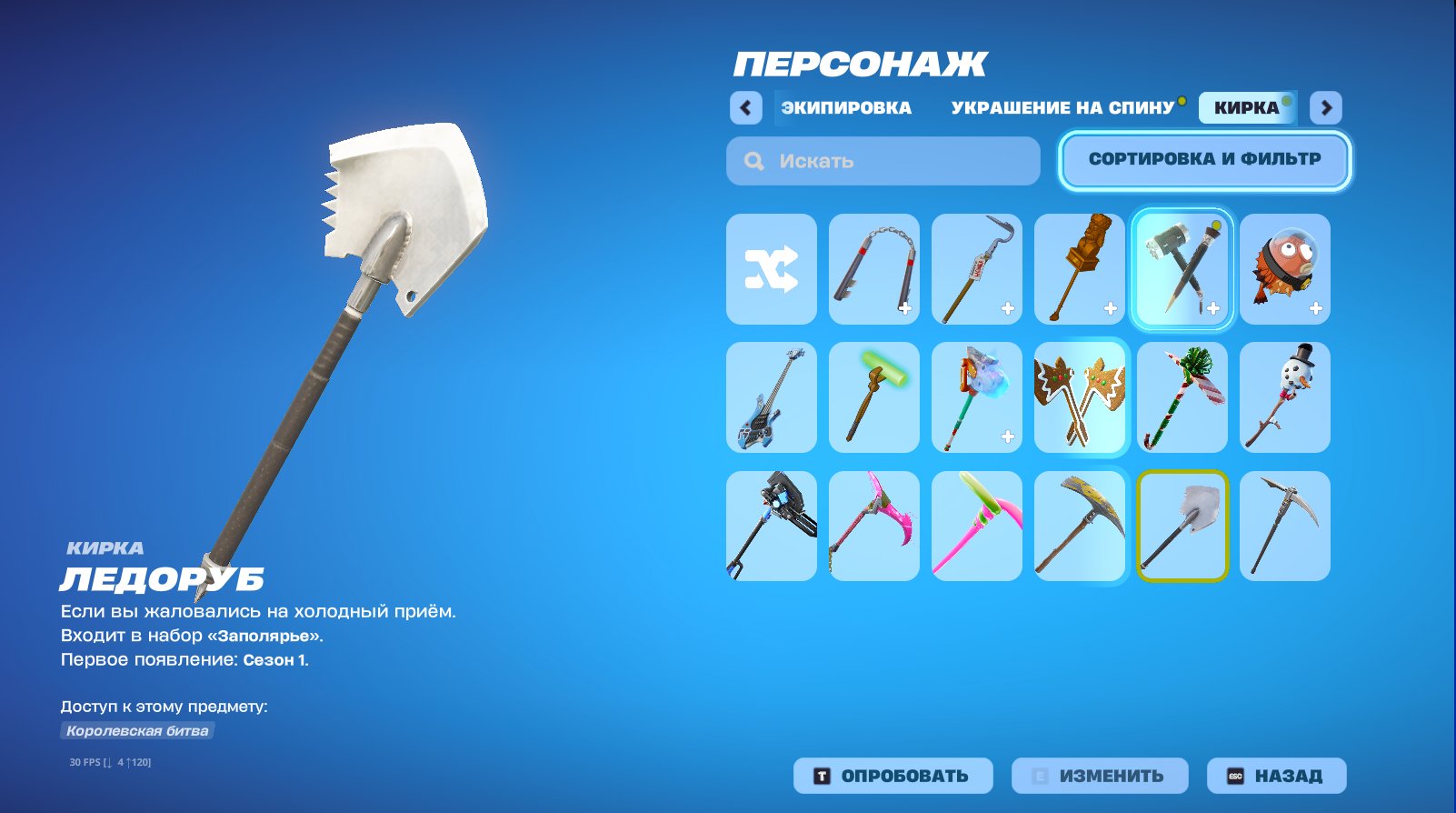Select the crossed gingerbread axes pickaxe
The image size is (1456, 813).
(x=1080, y=397)
